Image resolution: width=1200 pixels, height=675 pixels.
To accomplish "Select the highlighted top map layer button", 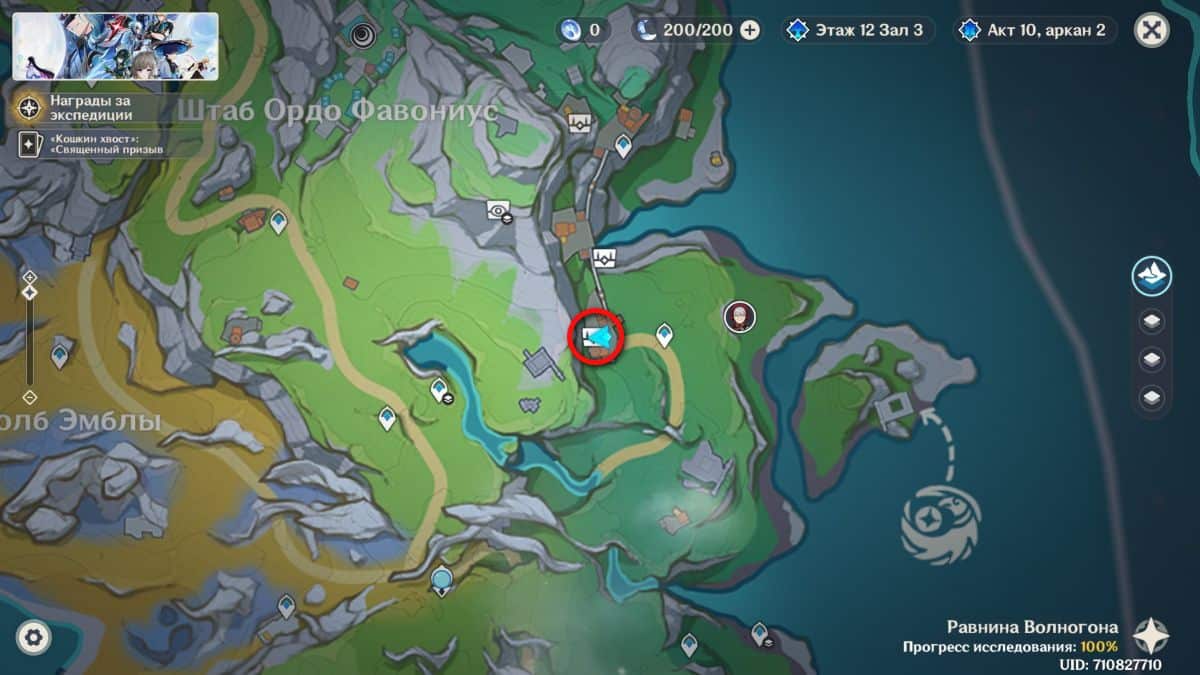I will (x=1151, y=276).
